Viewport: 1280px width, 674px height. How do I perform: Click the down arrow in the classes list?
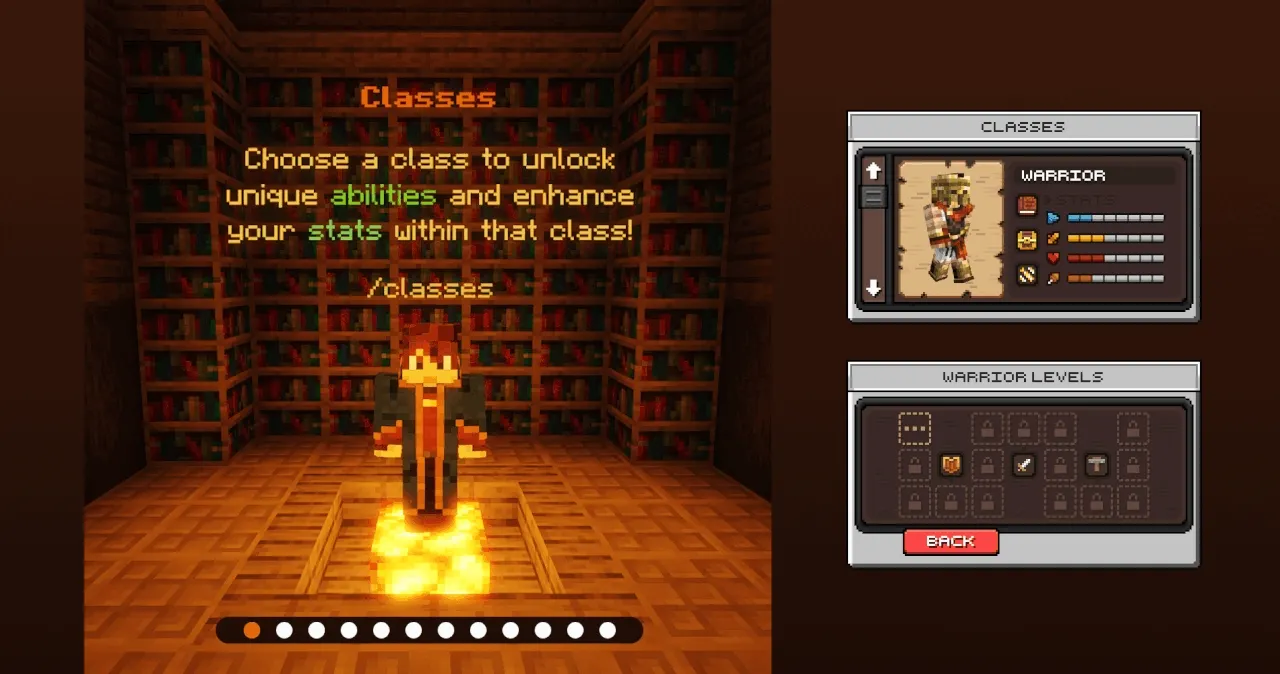(874, 288)
